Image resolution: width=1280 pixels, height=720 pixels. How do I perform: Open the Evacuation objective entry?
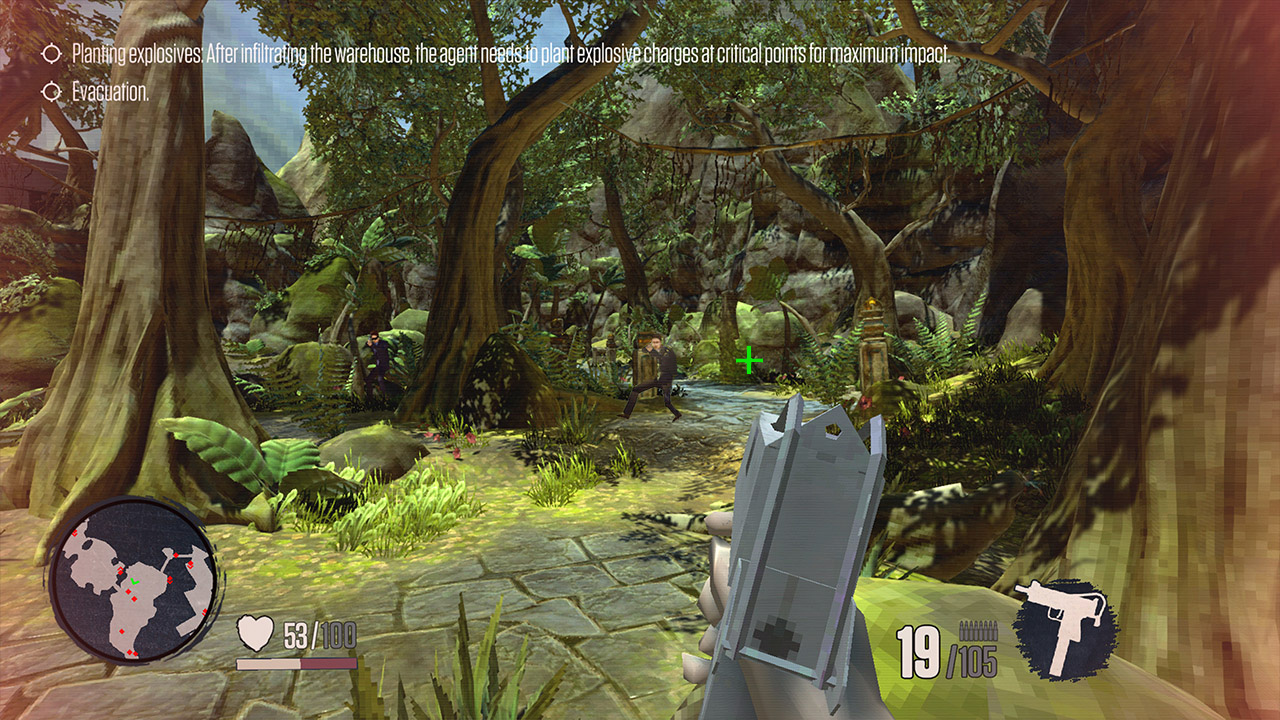pos(108,91)
